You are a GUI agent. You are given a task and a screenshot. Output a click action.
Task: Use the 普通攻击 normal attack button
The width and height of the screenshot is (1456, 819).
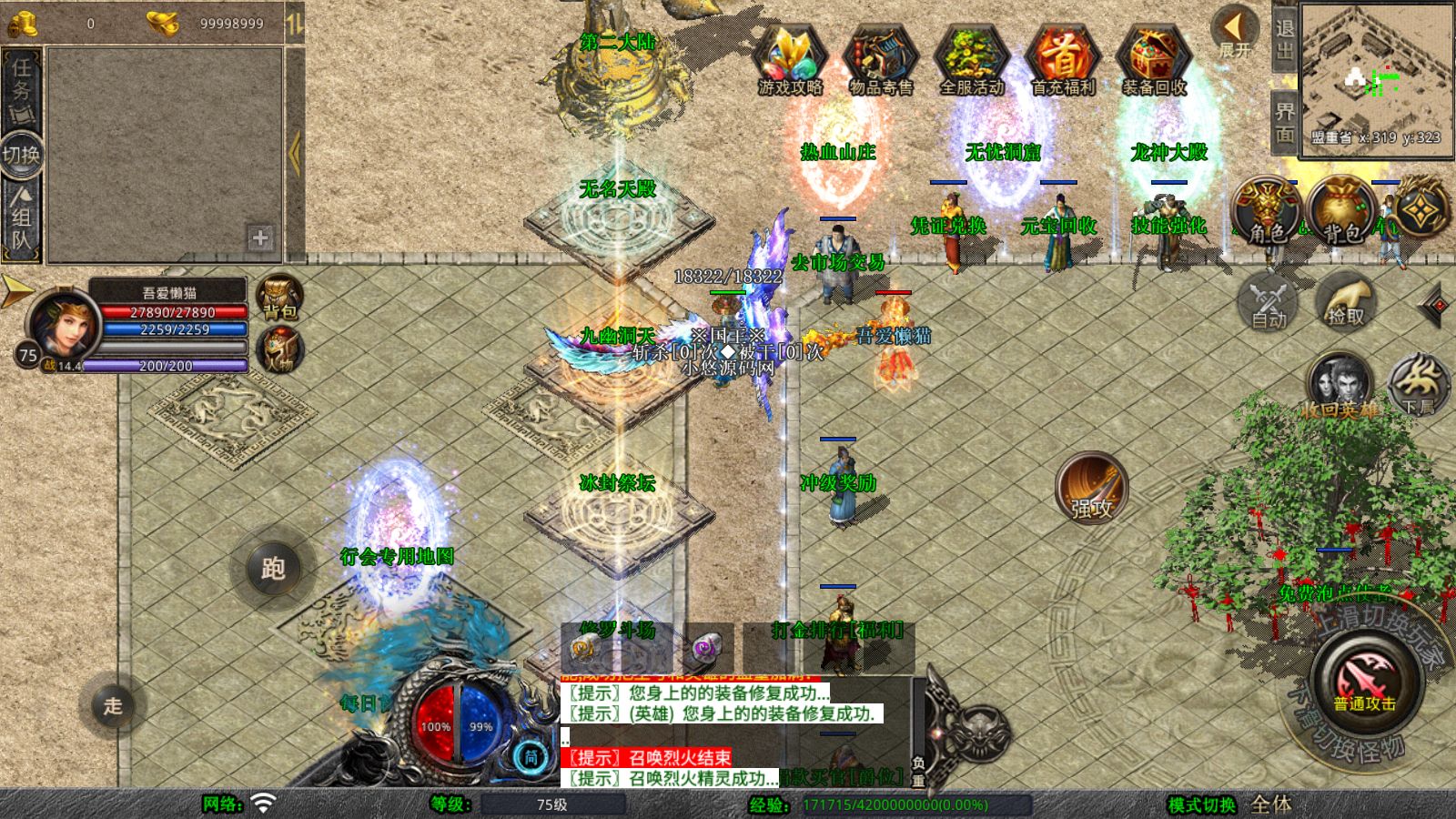1365,682
